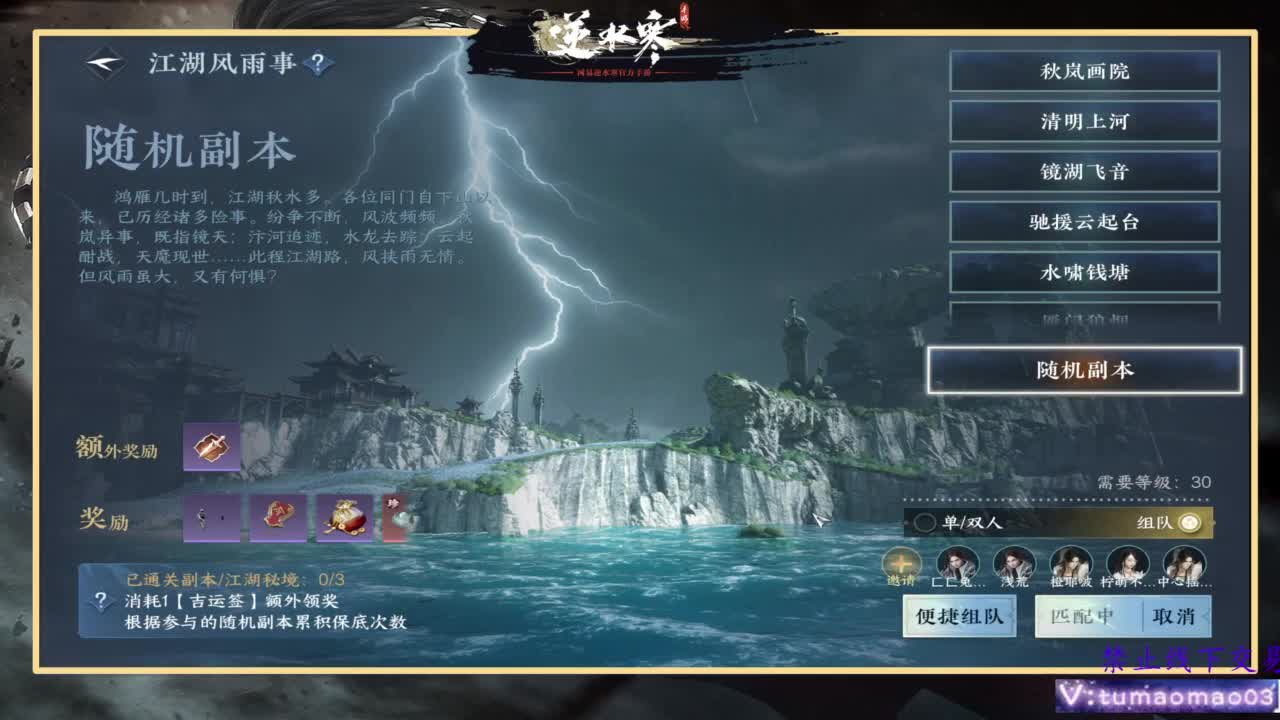Click the back arrow at top left
The height and width of the screenshot is (720, 1280).
pyautogui.click(x=104, y=62)
